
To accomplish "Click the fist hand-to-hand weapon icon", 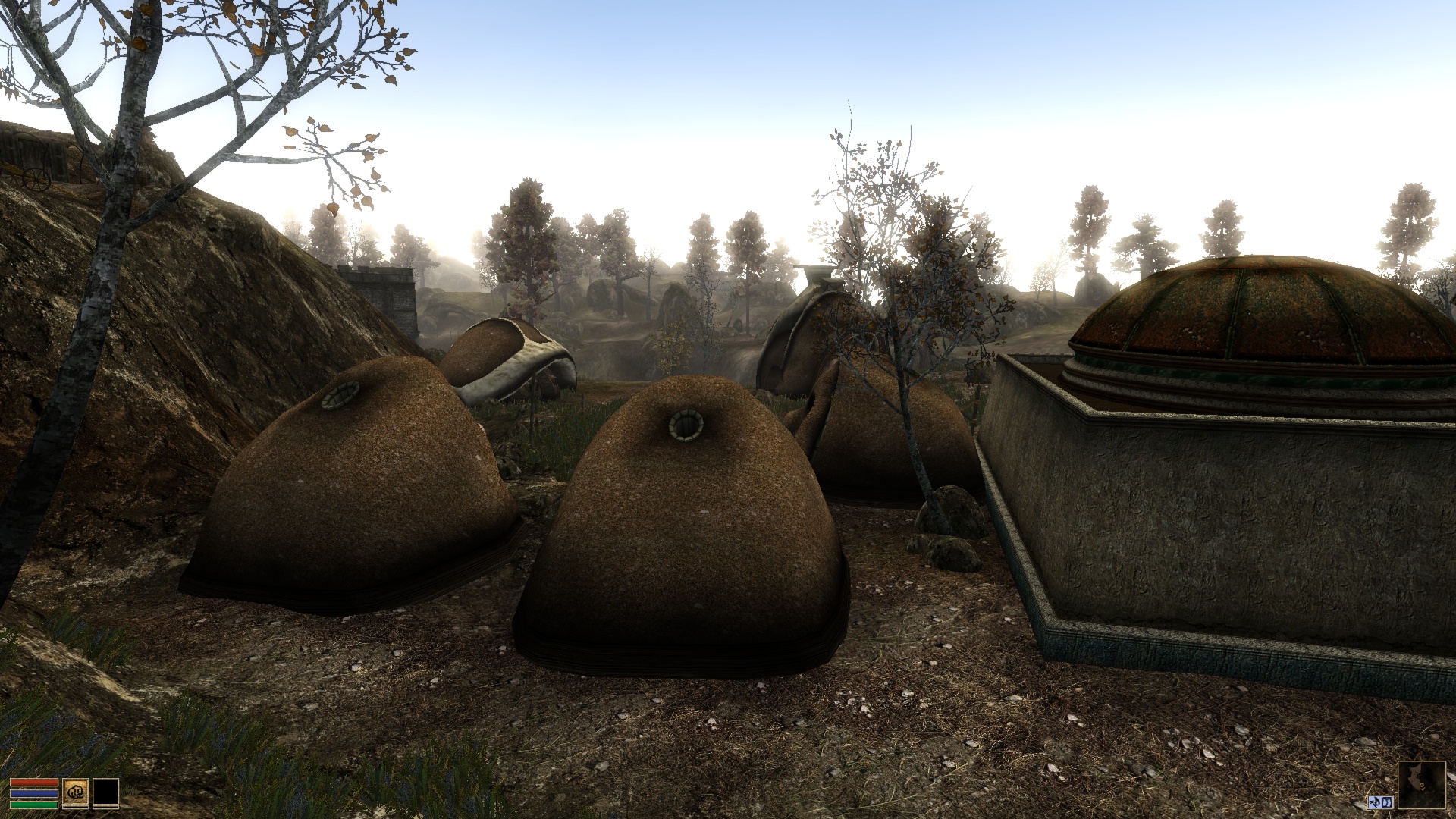I will coord(75,793).
